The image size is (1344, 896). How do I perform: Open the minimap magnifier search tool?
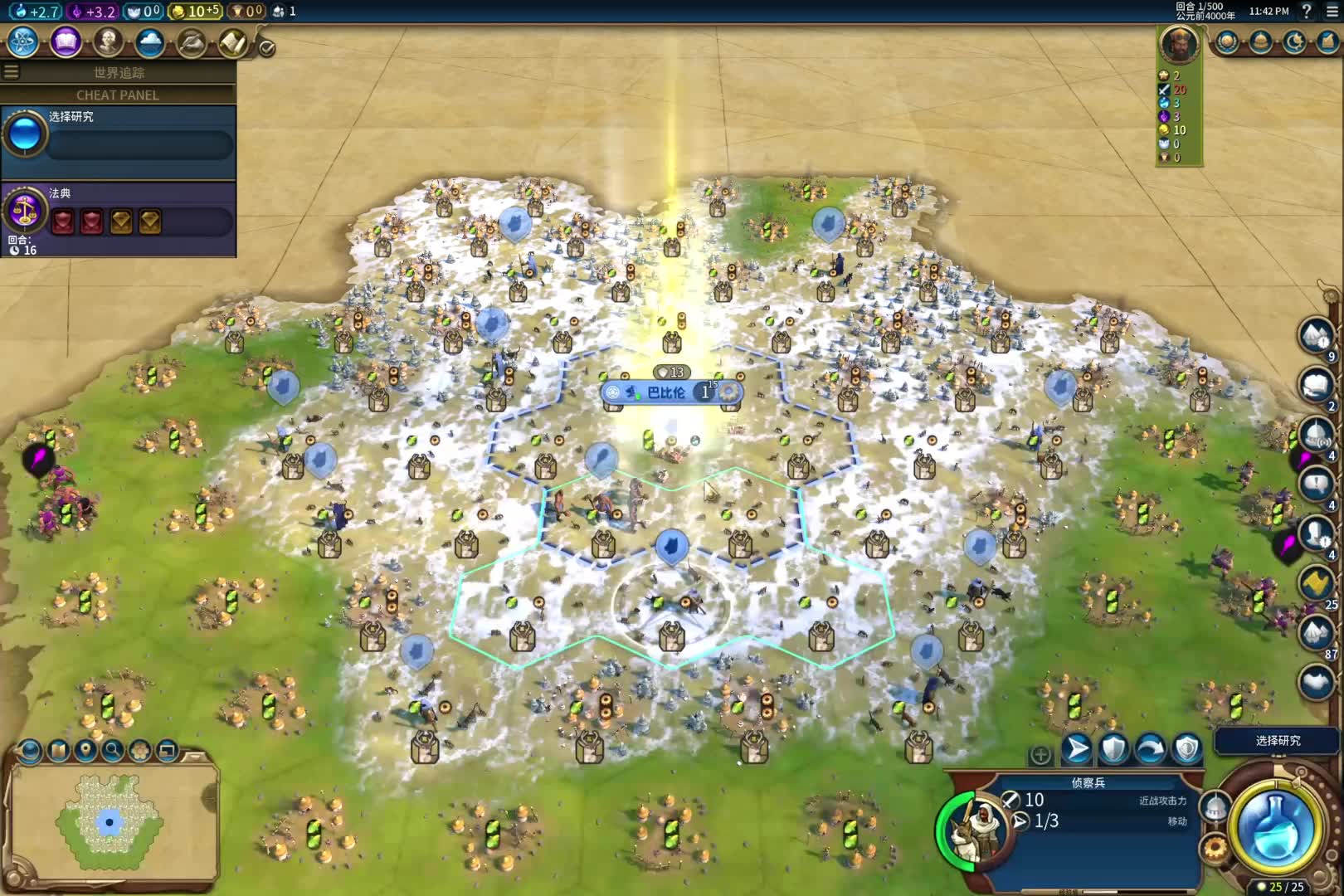tap(113, 752)
